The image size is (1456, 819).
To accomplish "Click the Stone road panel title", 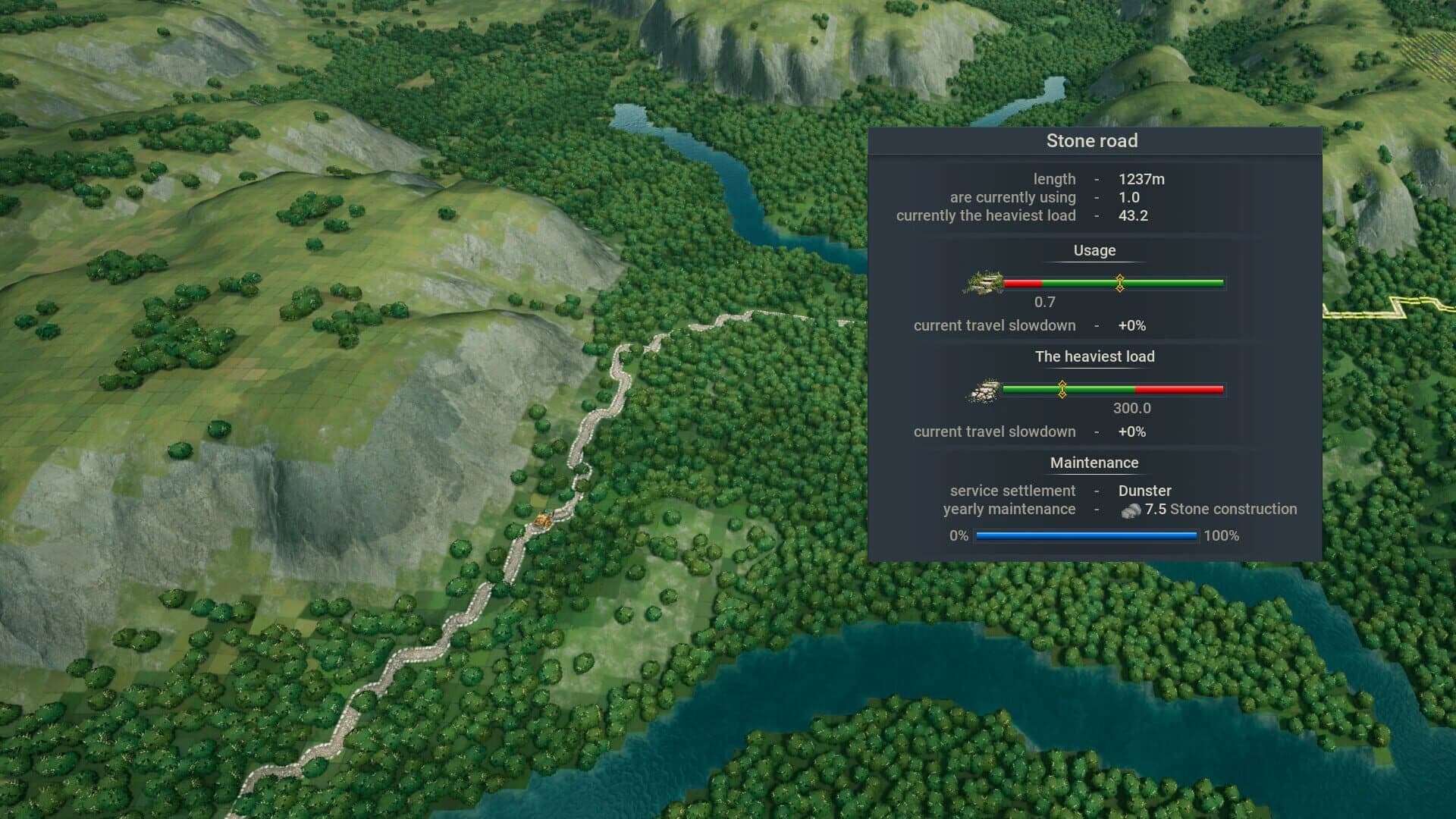I will 1093,141.
